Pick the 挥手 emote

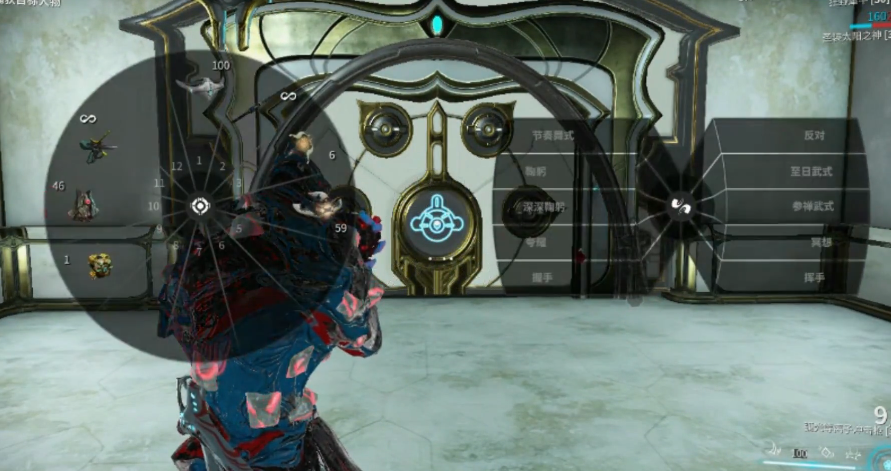pyautogui.click(x=814, y=277)
